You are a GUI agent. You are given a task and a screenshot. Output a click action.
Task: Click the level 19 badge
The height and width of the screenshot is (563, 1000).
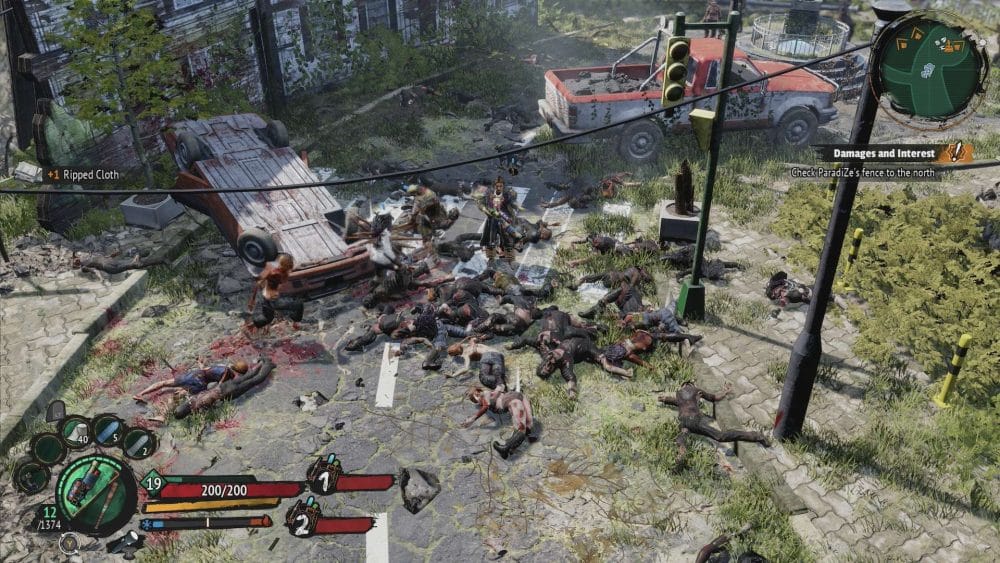point(155,483)
